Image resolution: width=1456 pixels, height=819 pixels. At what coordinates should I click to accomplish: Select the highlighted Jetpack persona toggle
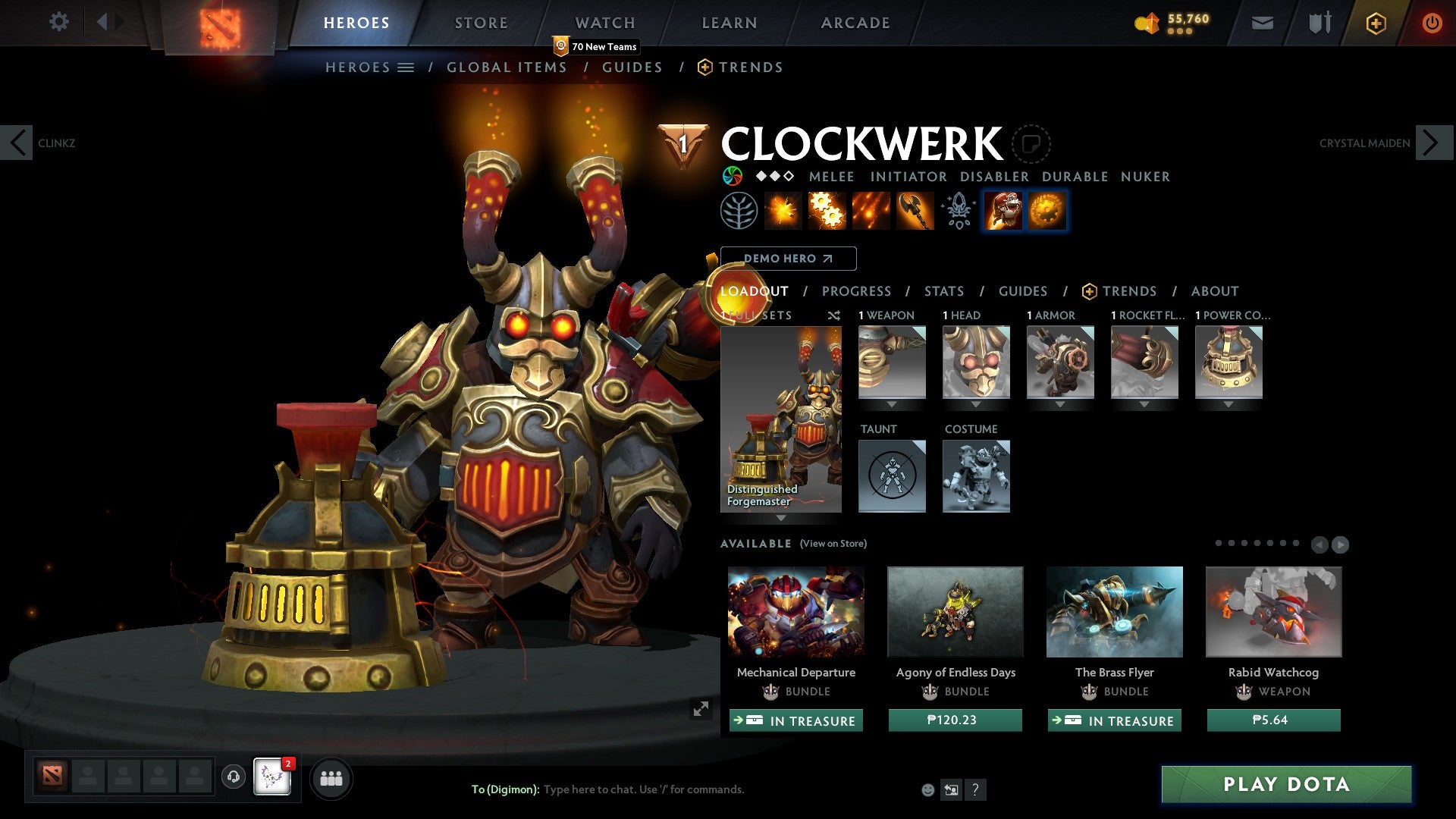click(1003, 210)
